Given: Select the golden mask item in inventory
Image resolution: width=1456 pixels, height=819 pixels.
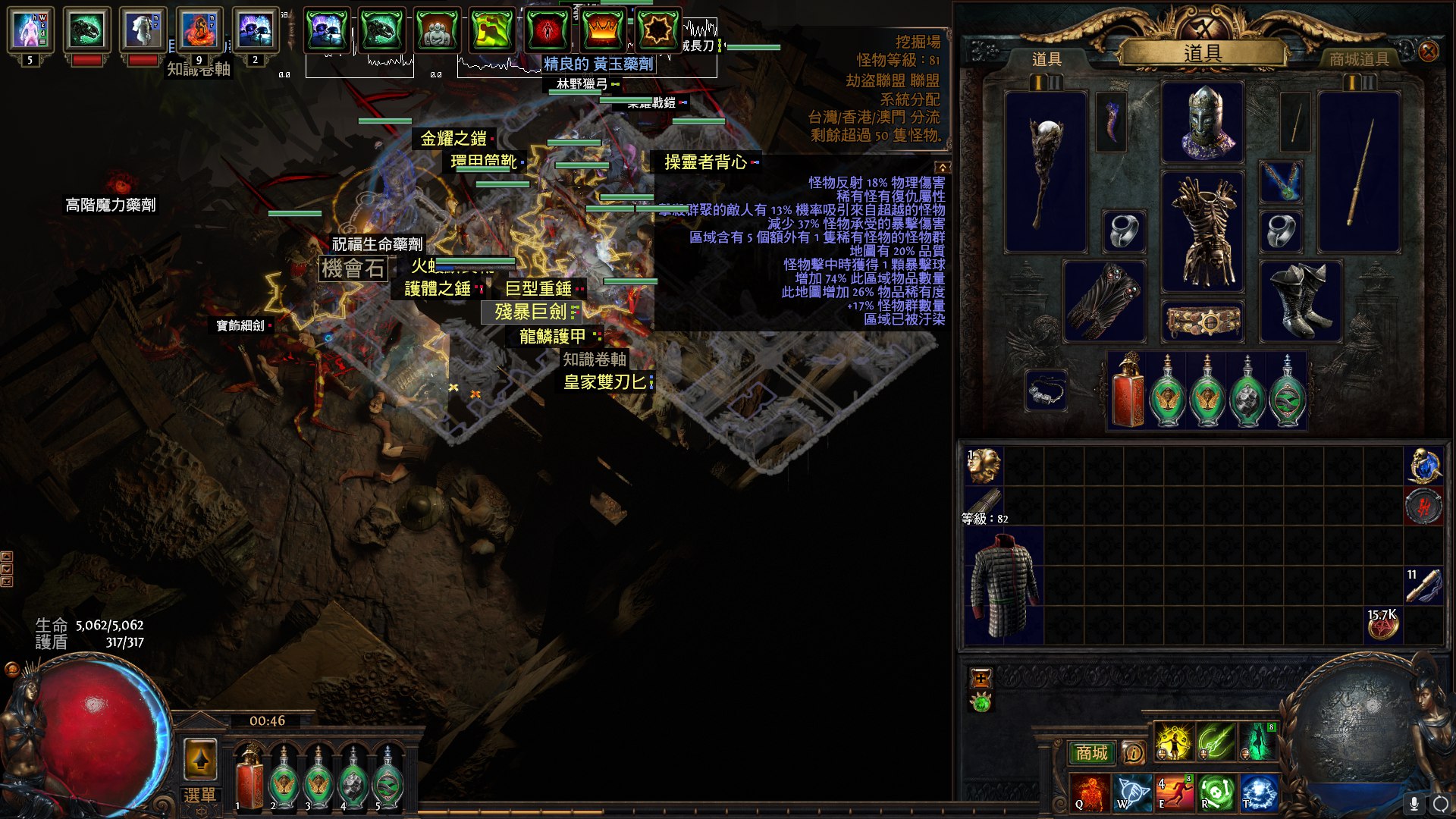Looking at the screenshot, I should point(984,466).
